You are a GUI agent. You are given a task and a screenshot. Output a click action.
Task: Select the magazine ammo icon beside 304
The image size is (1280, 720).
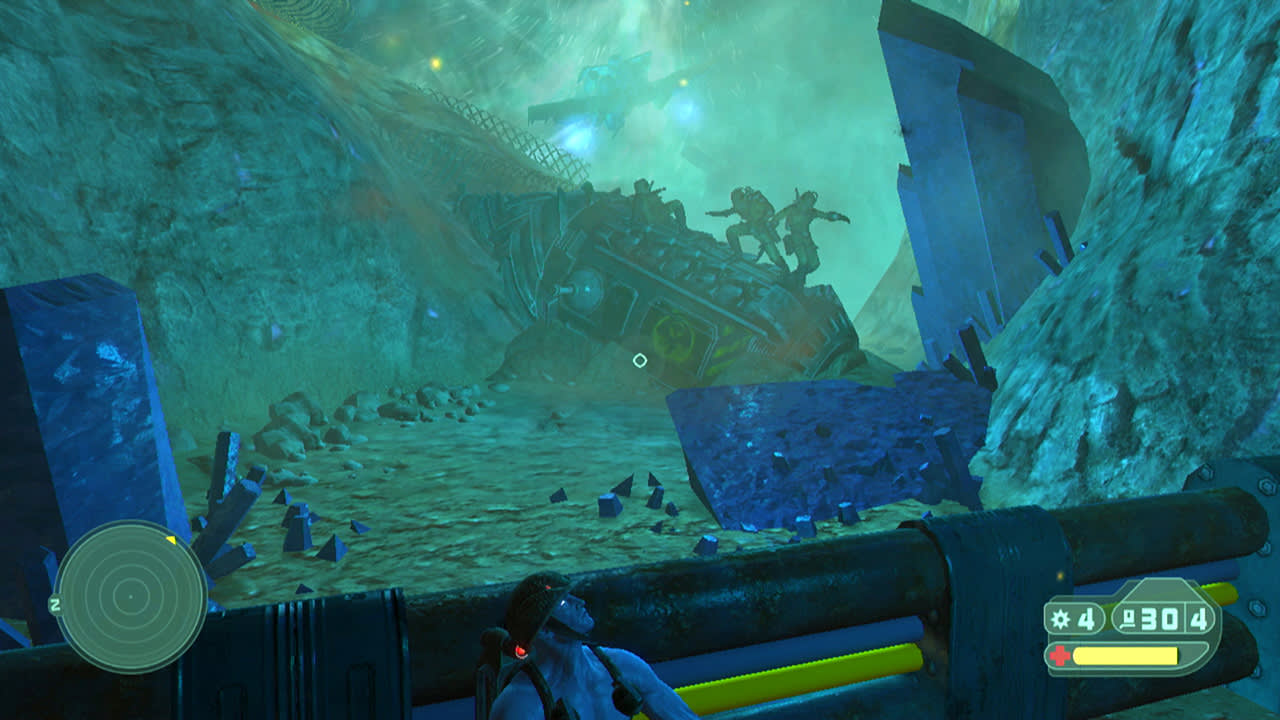pyautogui.click(x=1130, y=618)
